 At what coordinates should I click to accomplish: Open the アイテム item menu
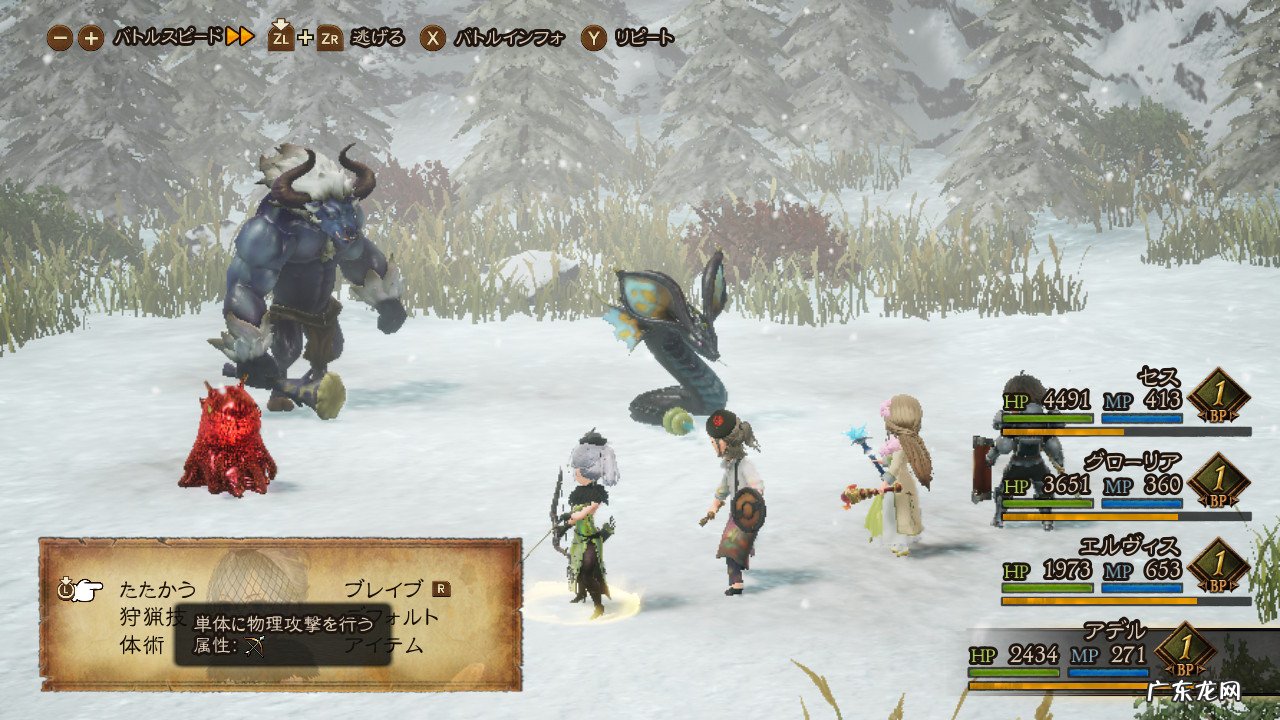[384, 645]
